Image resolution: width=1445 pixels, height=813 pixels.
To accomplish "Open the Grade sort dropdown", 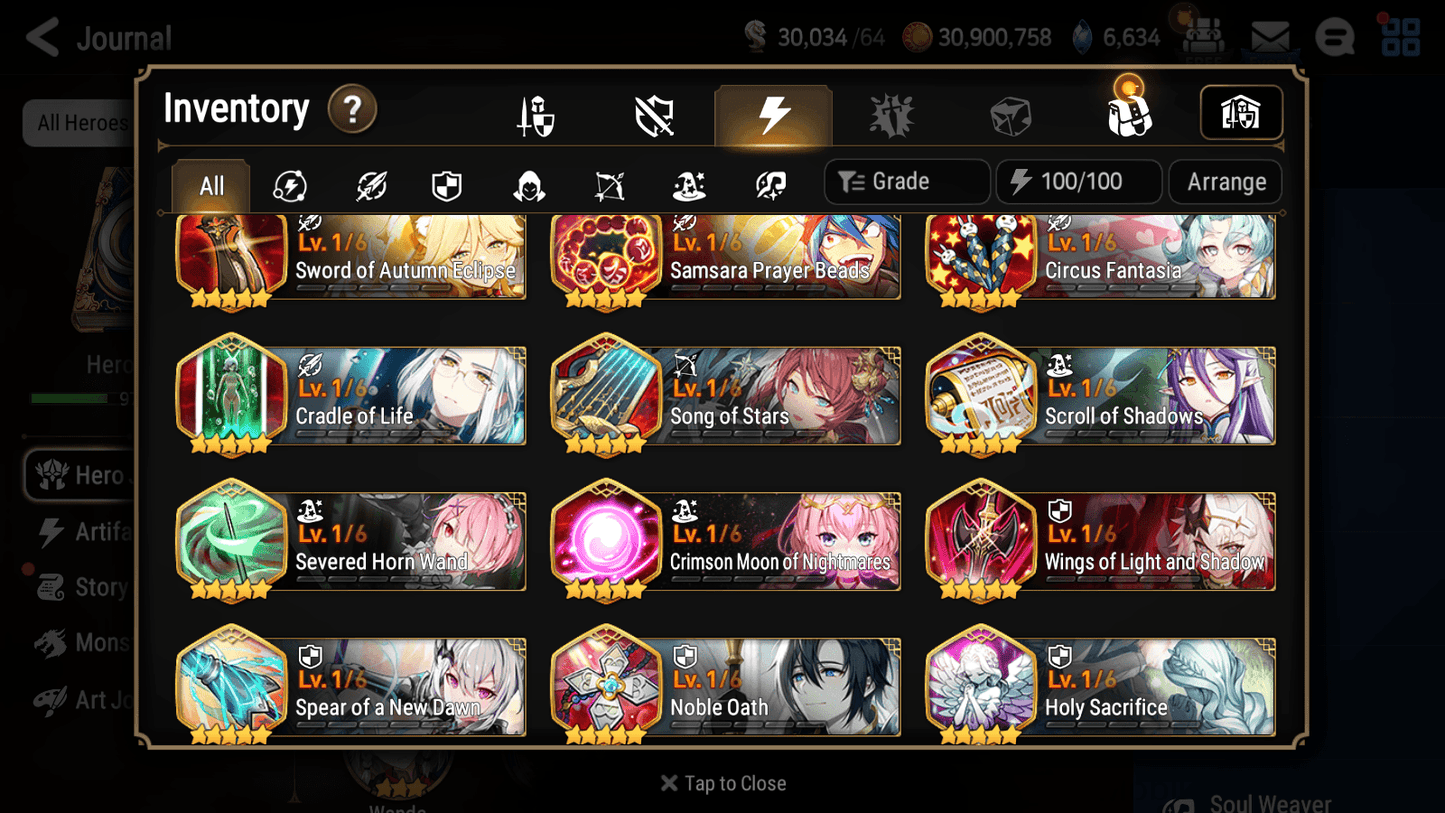I will click(x=906, y=181).
